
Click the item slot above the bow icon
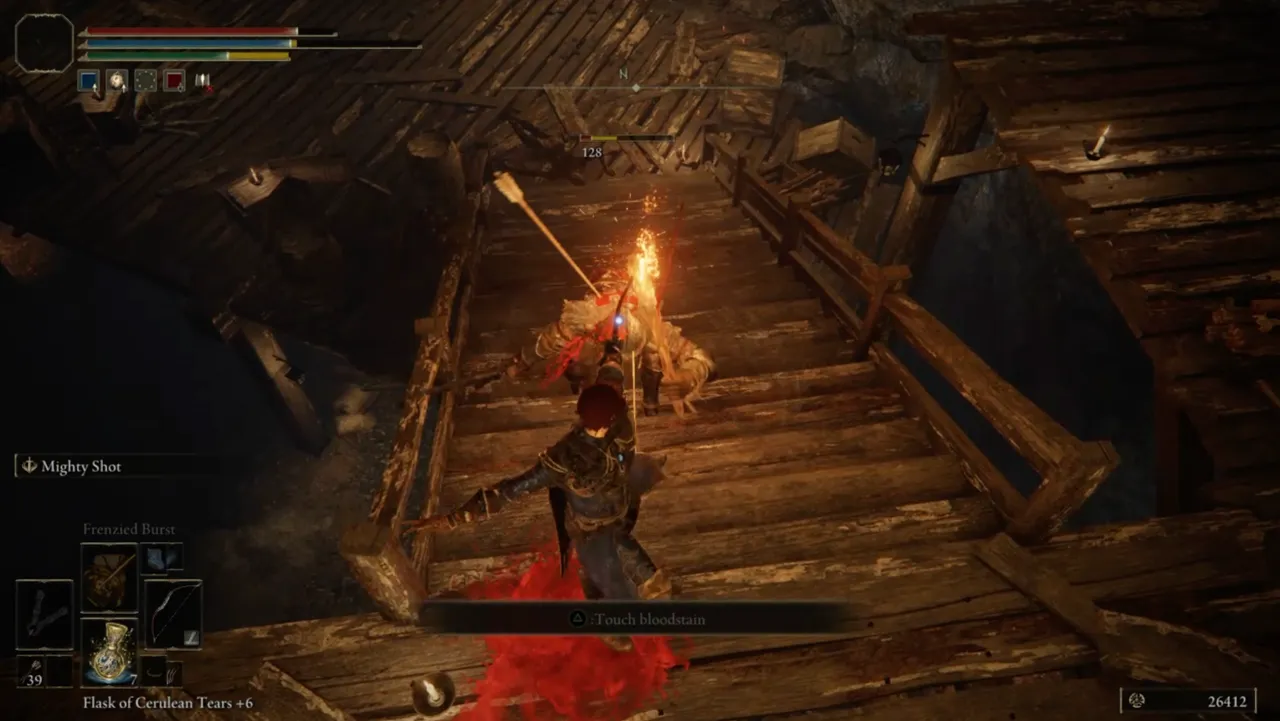point(160,558)
